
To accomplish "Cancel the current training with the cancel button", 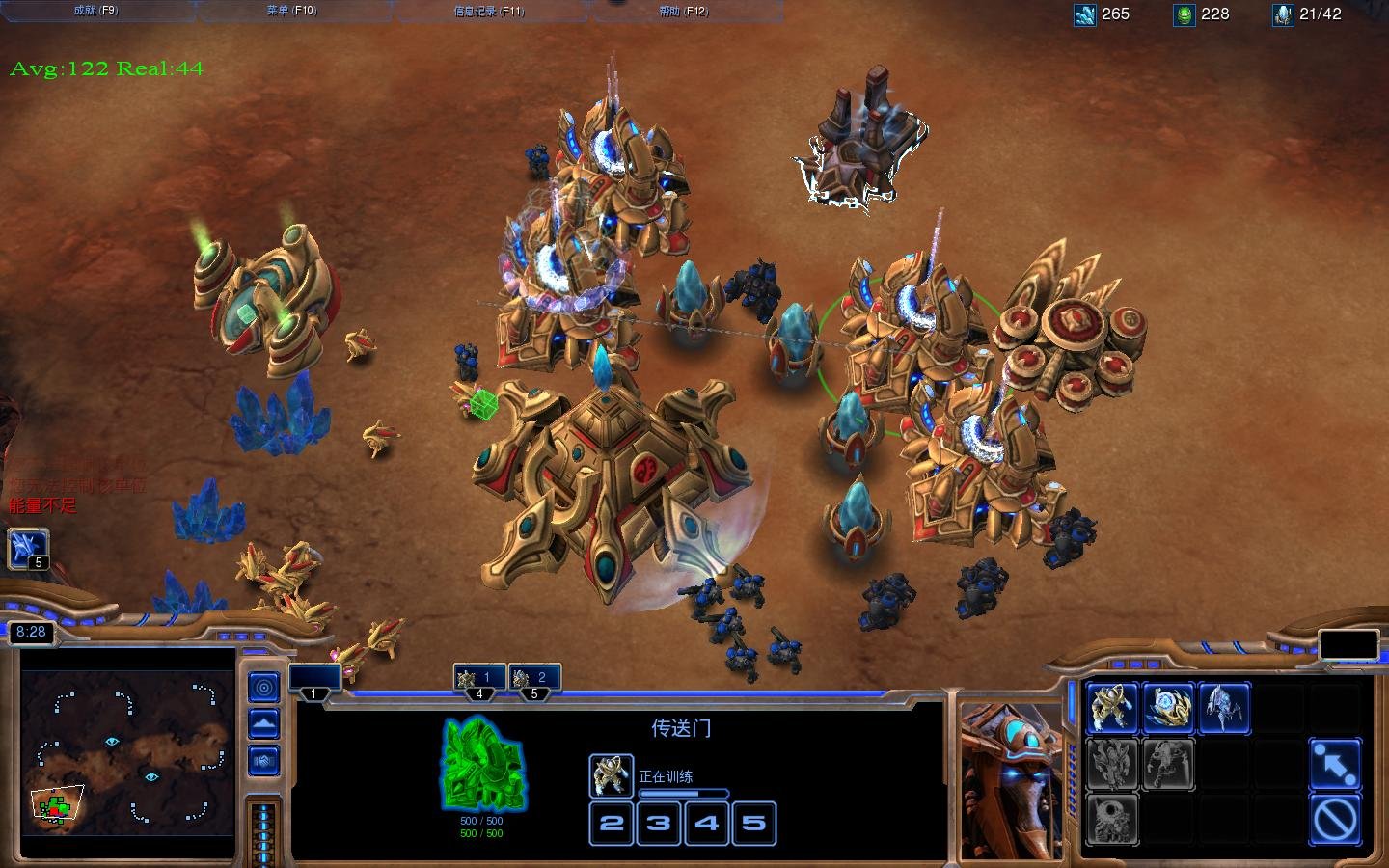I will tap(1336, 820).
